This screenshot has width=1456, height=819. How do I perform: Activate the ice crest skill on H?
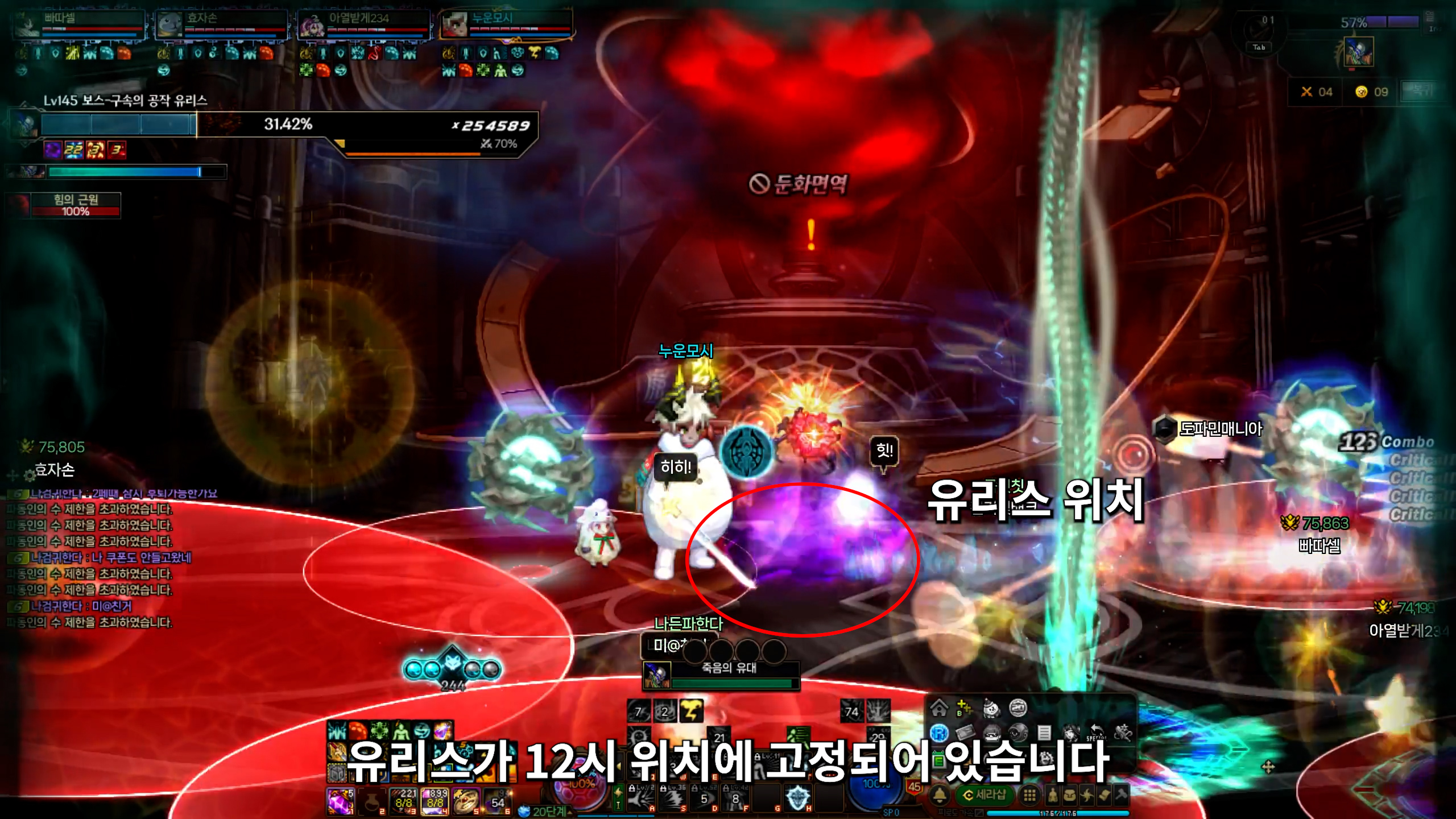click(x=797, y=797)
